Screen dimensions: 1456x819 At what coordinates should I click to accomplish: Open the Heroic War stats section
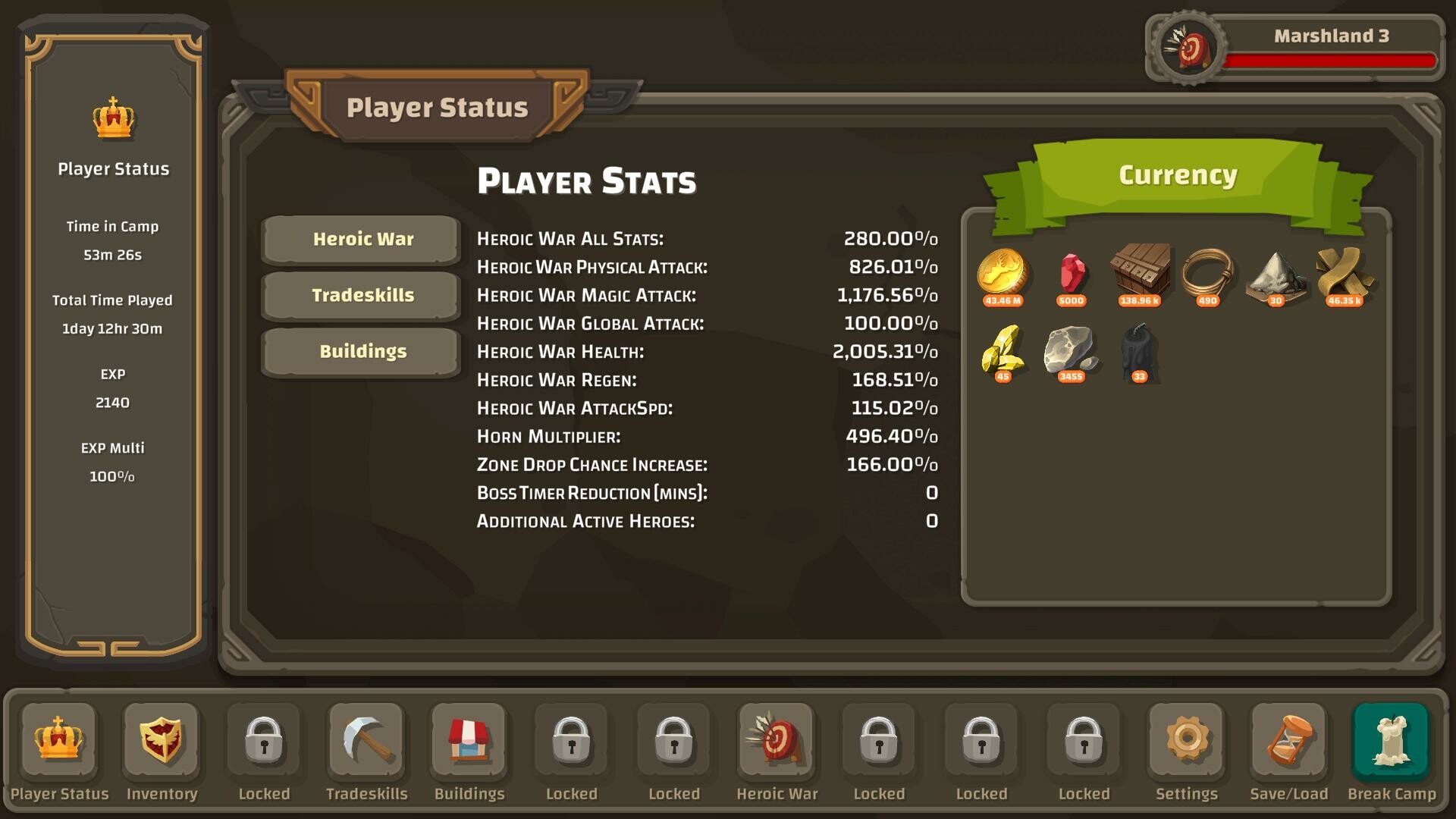click(x=360, y=240)
